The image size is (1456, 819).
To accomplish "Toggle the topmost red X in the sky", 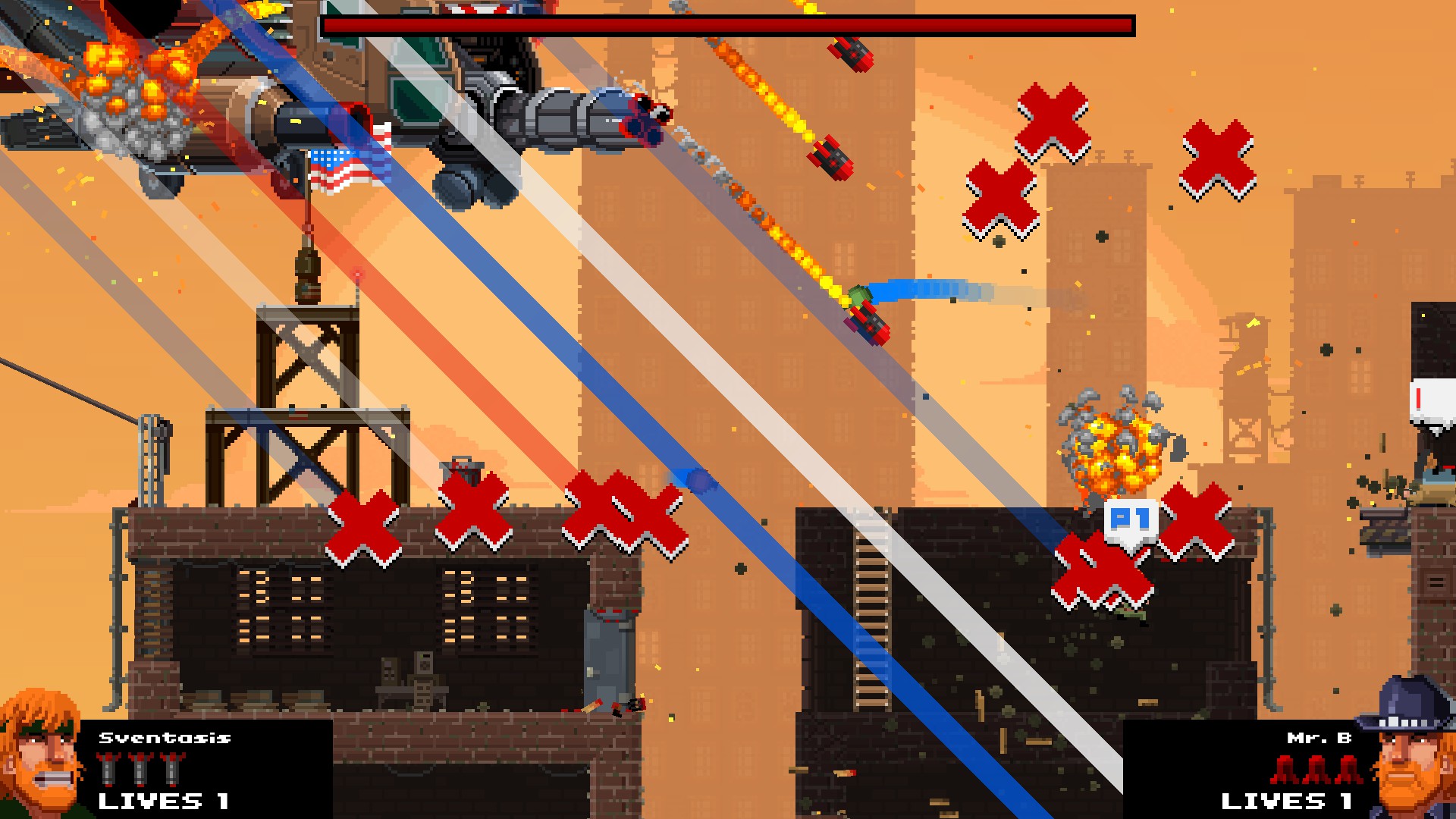I will pyautogui.click(x=1053, y=121).
